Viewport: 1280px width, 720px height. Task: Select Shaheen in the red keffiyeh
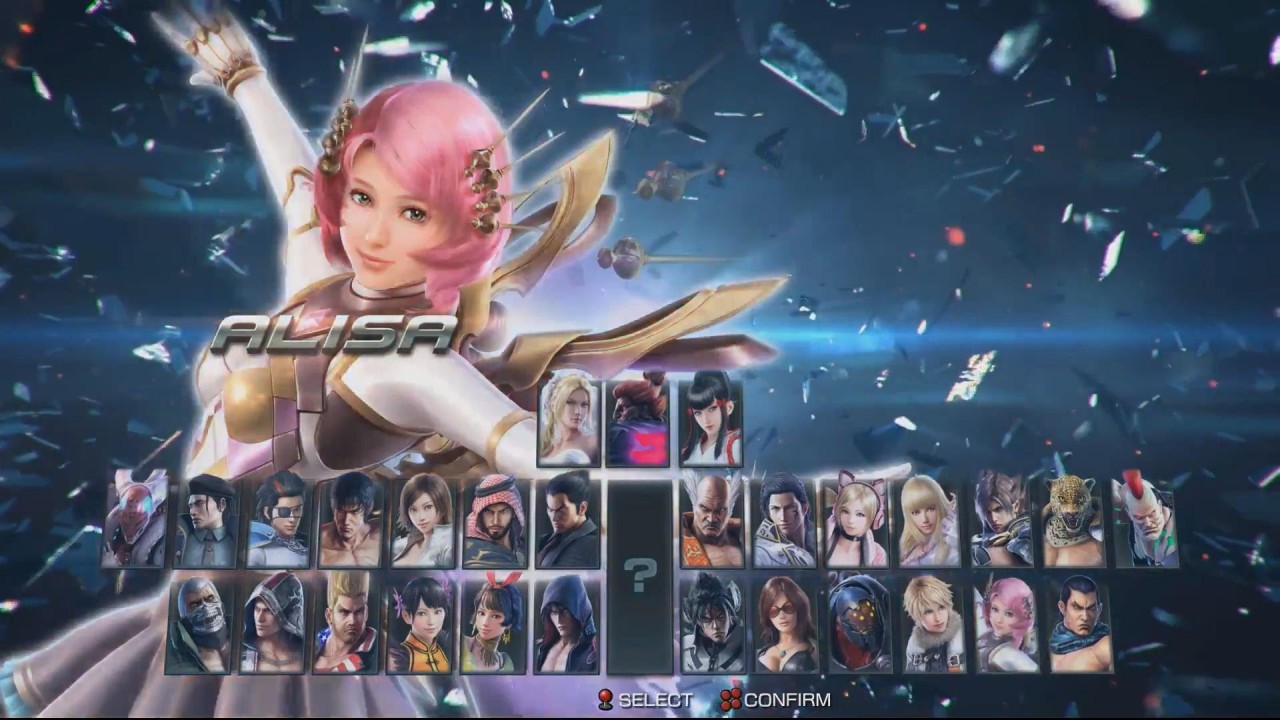click(495, 521)
